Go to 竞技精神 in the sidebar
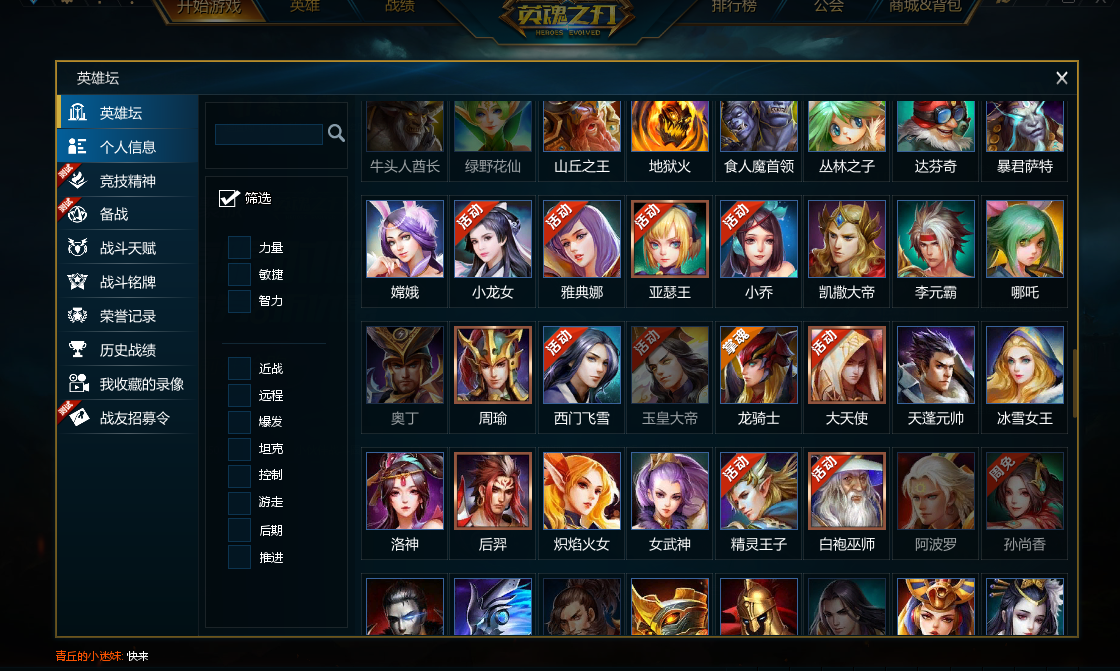The width and height of the screenshot is (1120, 671). [x=127, y=181]
